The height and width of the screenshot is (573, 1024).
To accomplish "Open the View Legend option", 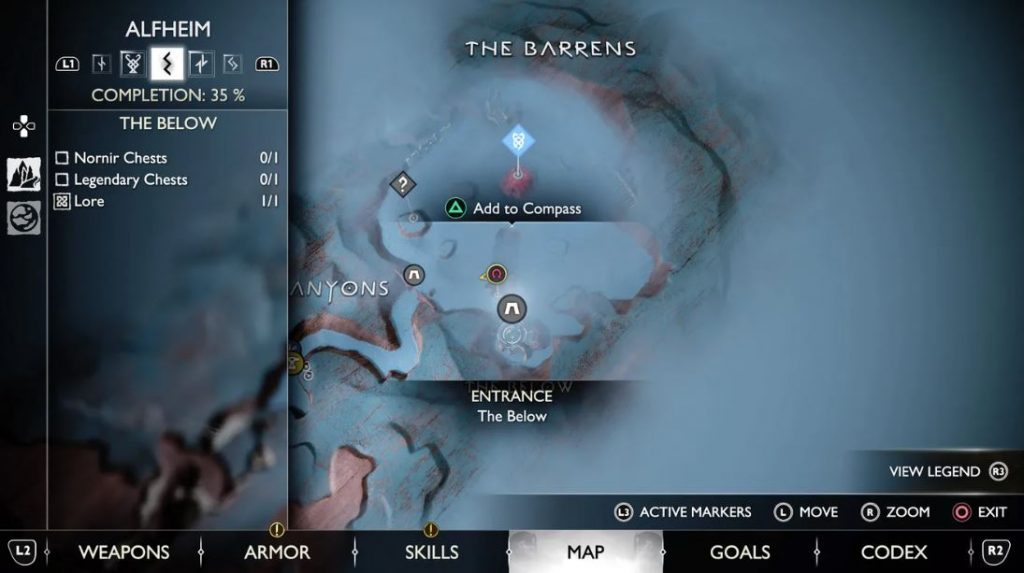I will [946, 471].
